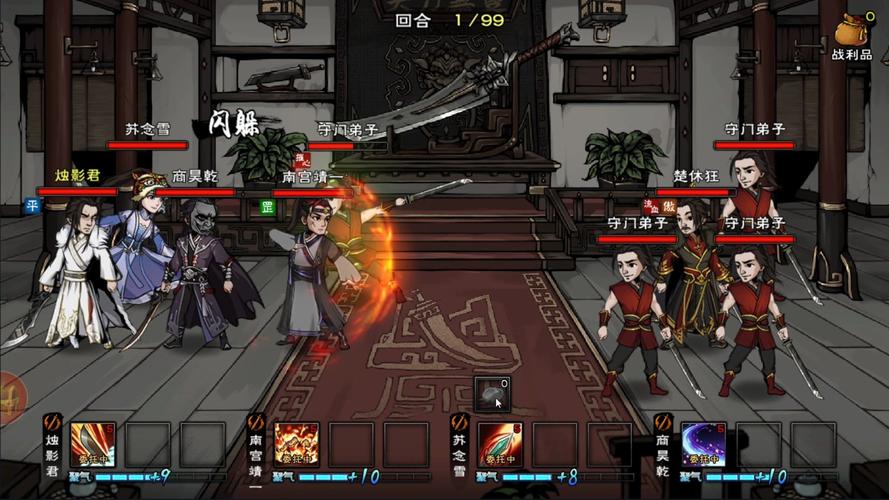
Task: Use 苏念雪's red feather skill icon
Action: point(500,444)
